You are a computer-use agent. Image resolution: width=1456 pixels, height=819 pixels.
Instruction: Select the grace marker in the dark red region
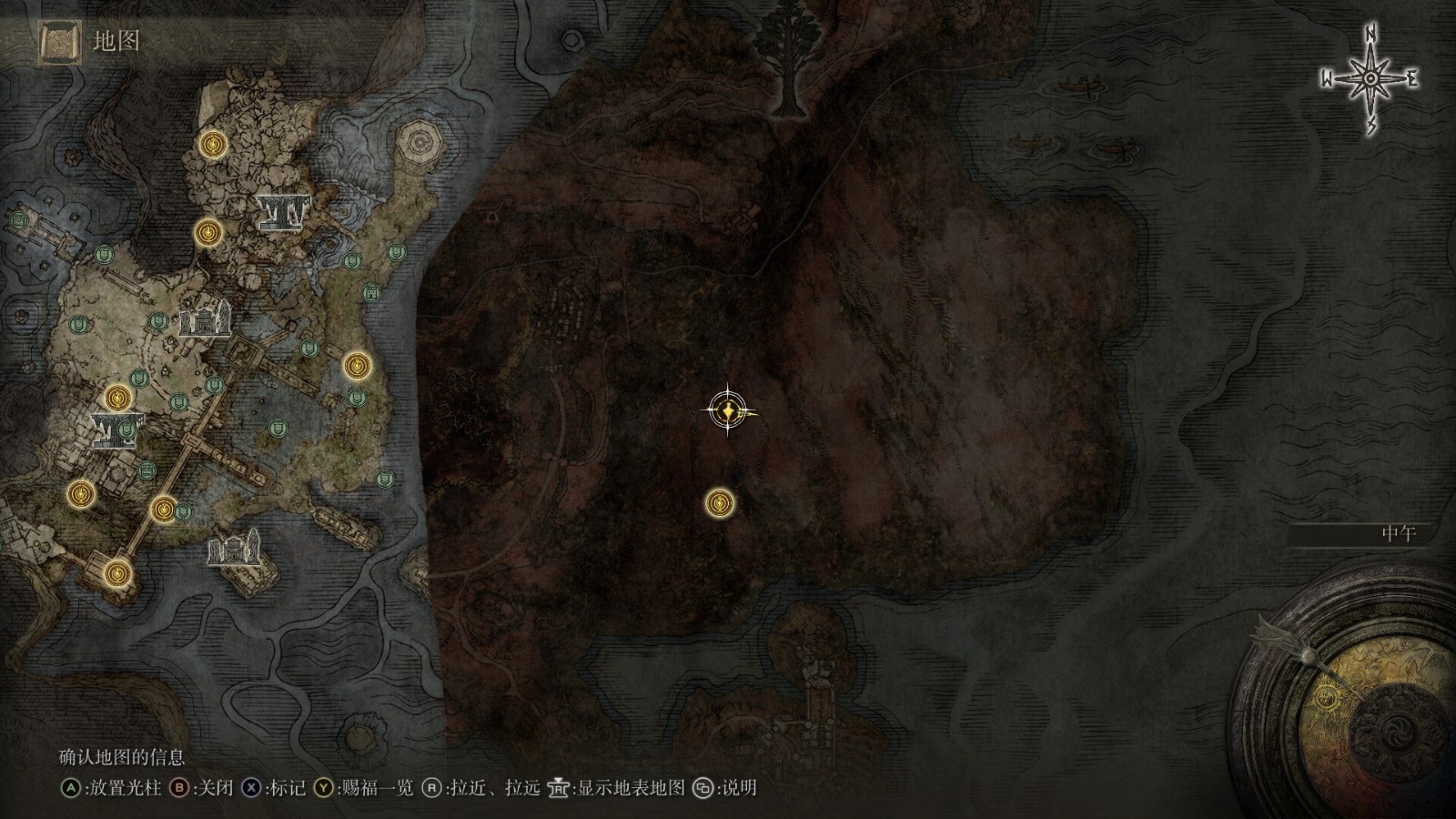tap(720, 502)
